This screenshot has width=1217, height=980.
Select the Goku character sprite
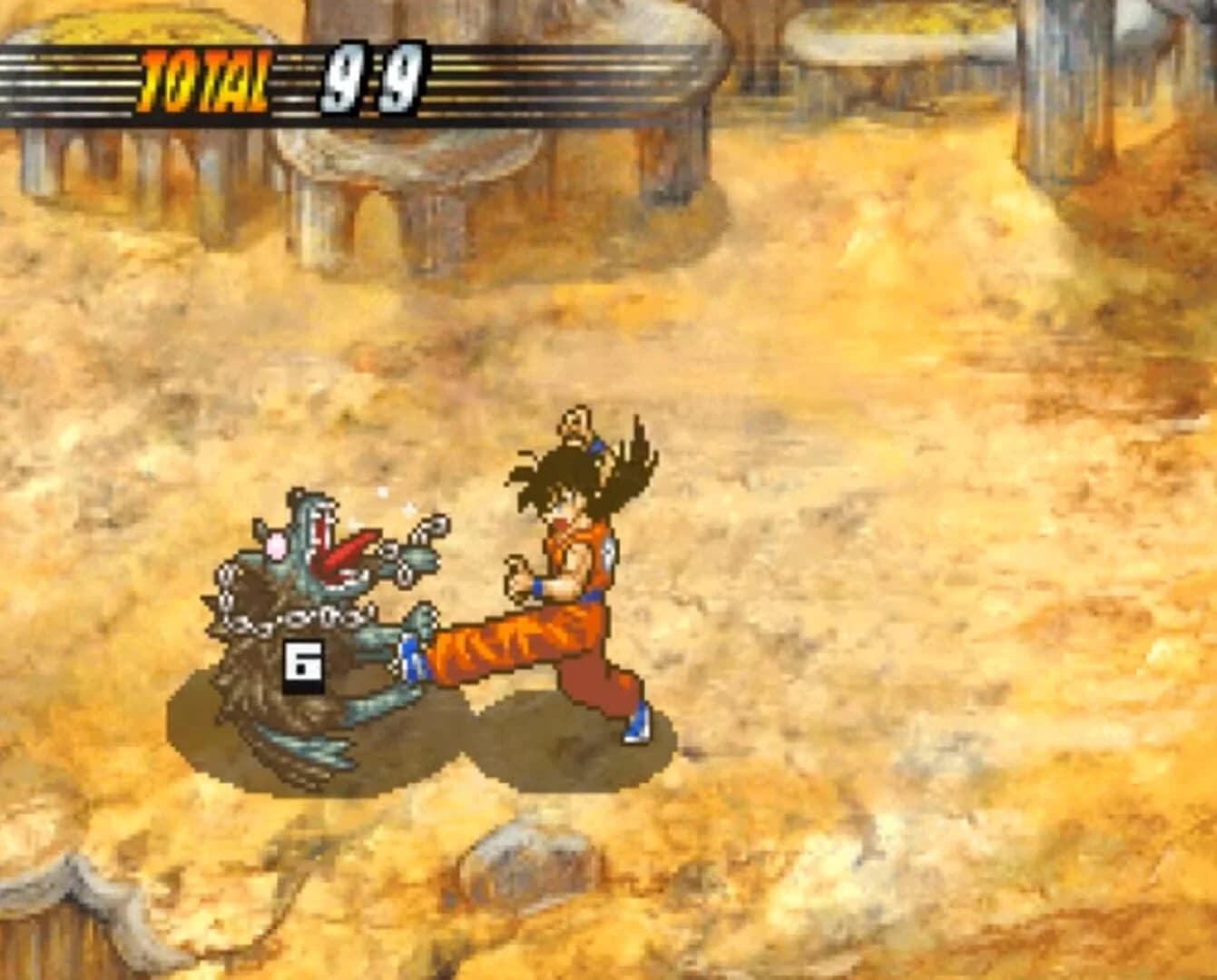[572, 563]
